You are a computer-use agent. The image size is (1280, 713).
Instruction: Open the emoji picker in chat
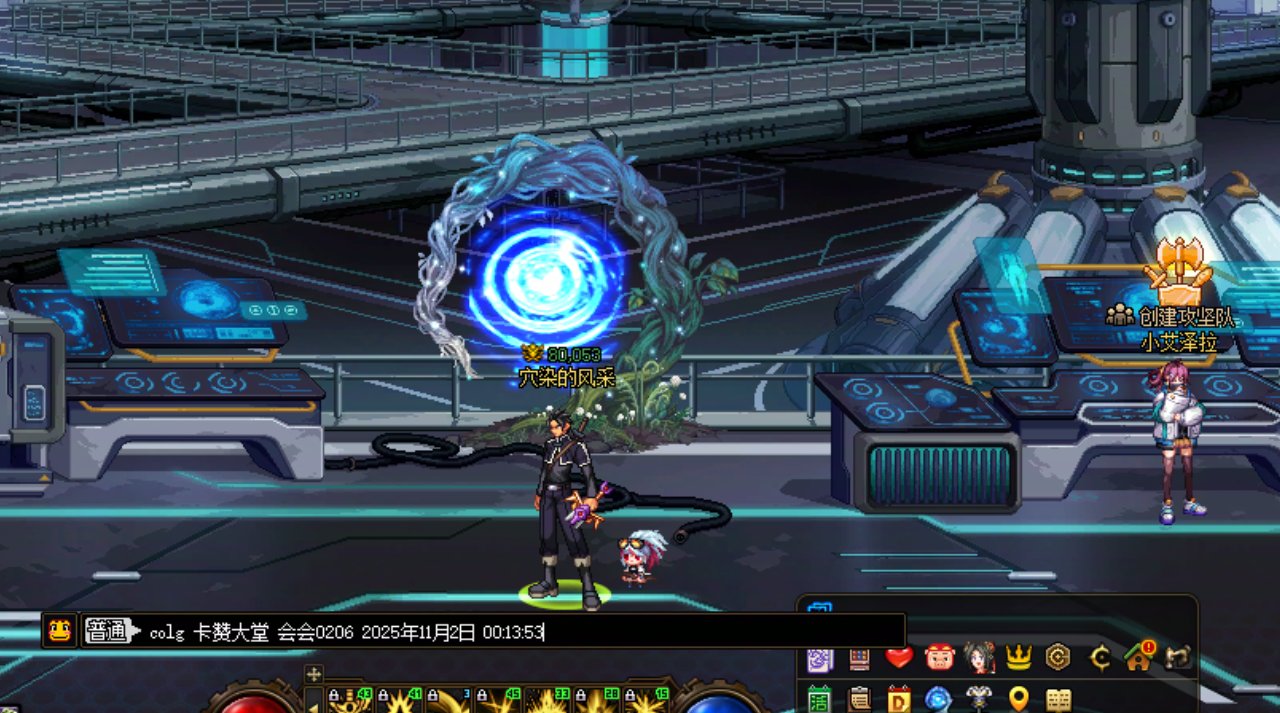60,631
